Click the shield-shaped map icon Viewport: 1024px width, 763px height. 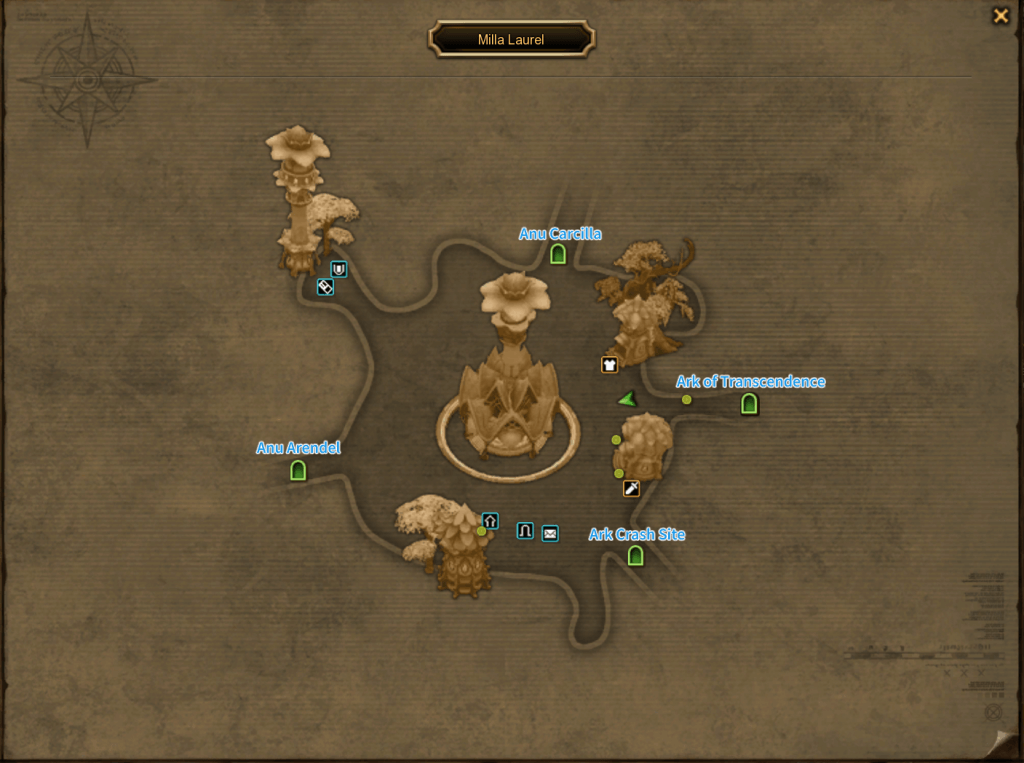click(x=339, y=269)
